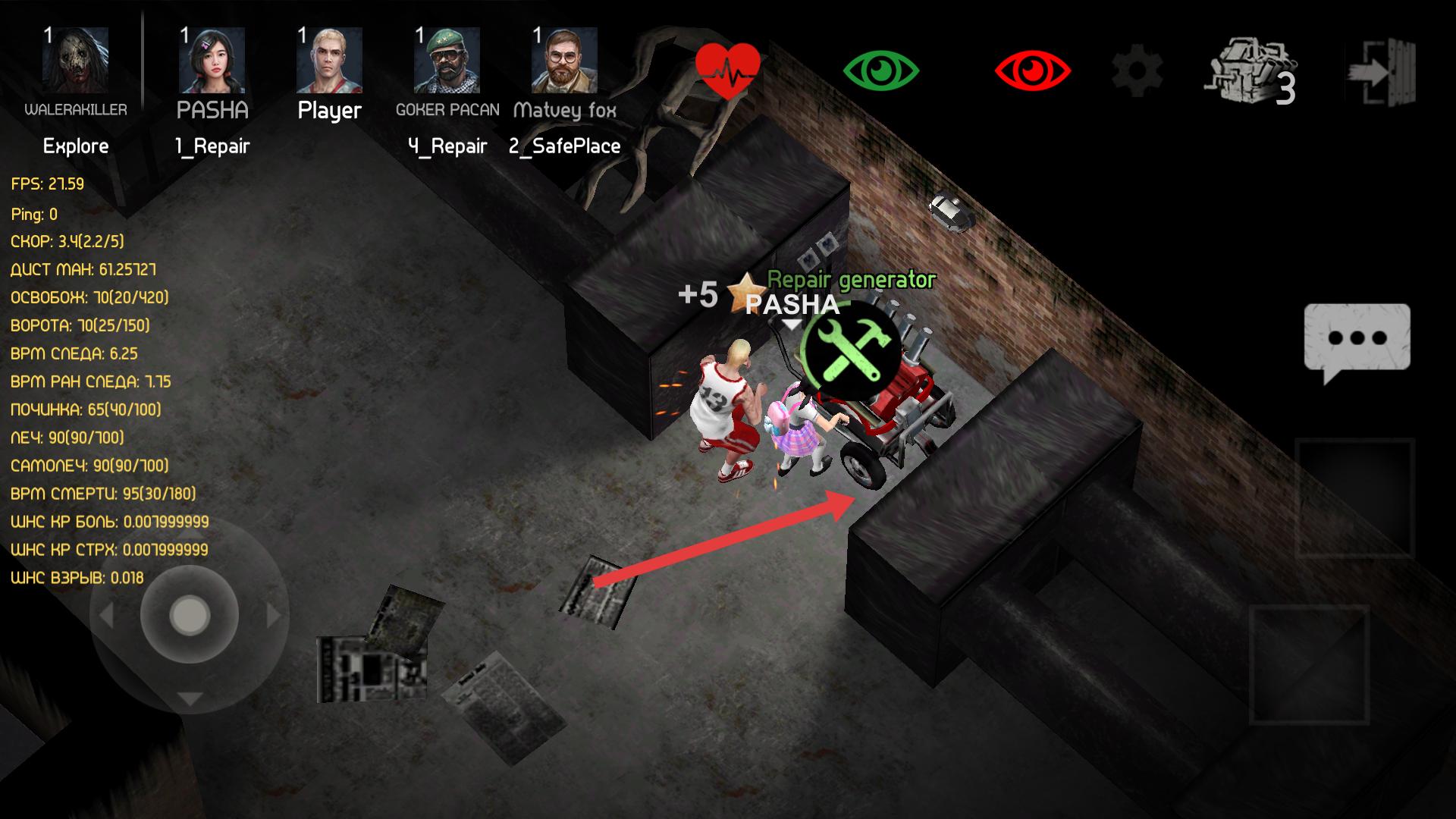Select the Player survivor portrait
The width and height of the screenshot is (1456, 819).
pyautogui.click(x=329, y=61)
